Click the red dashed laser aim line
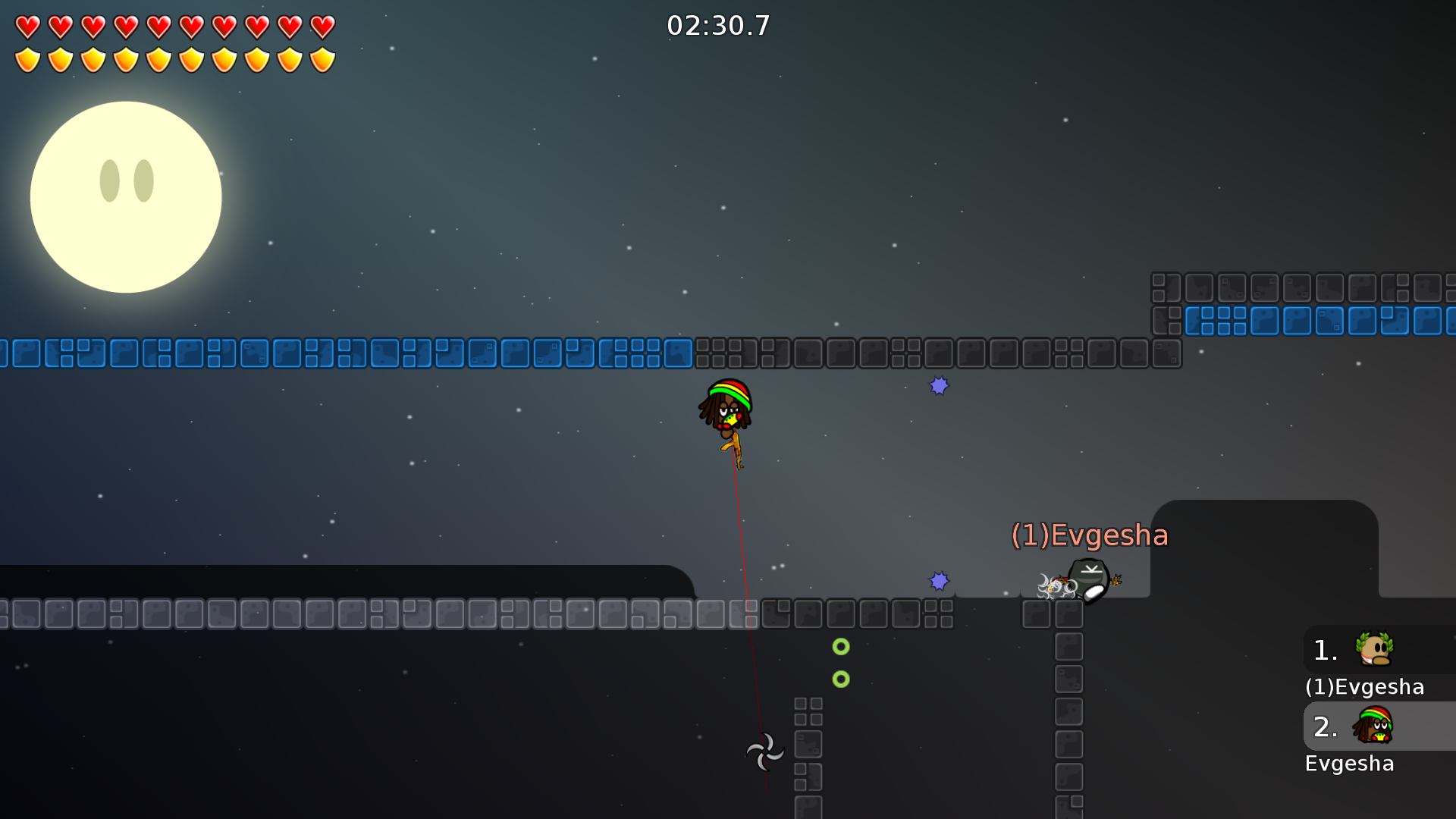 tap(745, 569)
